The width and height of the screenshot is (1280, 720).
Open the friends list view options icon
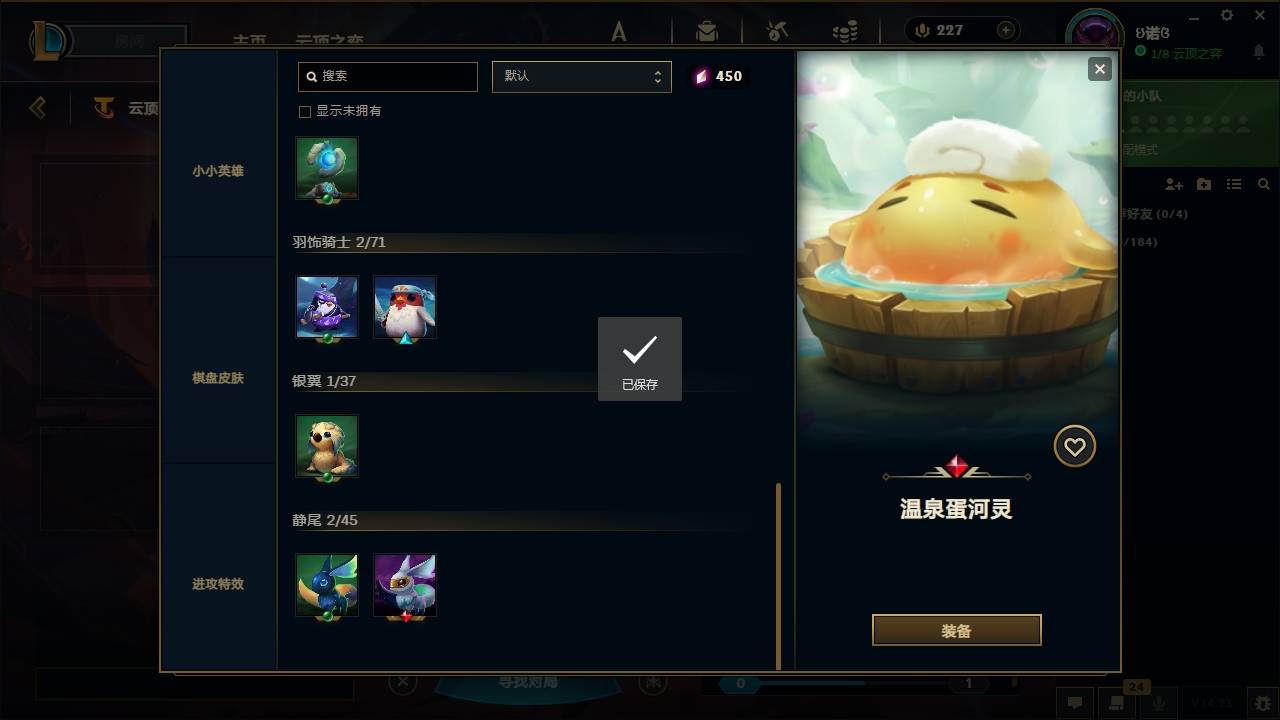(x=1233, y=183)
